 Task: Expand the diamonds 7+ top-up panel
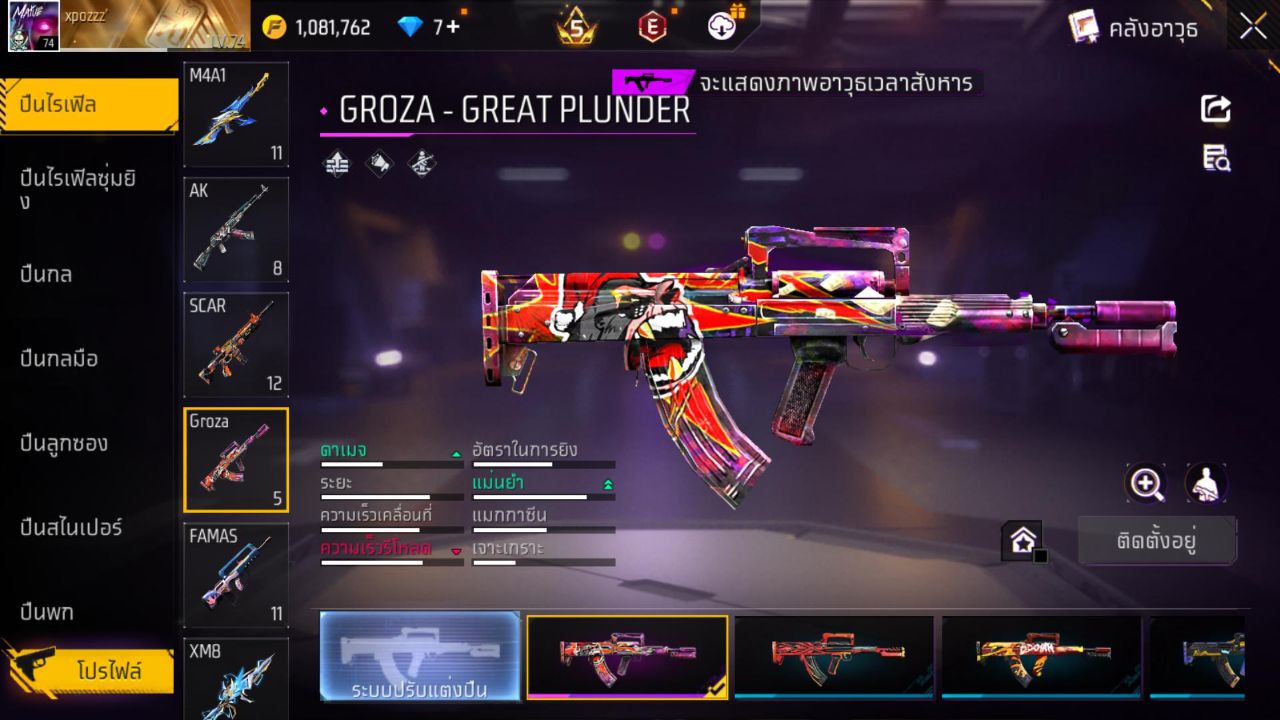pyautogui.click(x=423, y=27)
